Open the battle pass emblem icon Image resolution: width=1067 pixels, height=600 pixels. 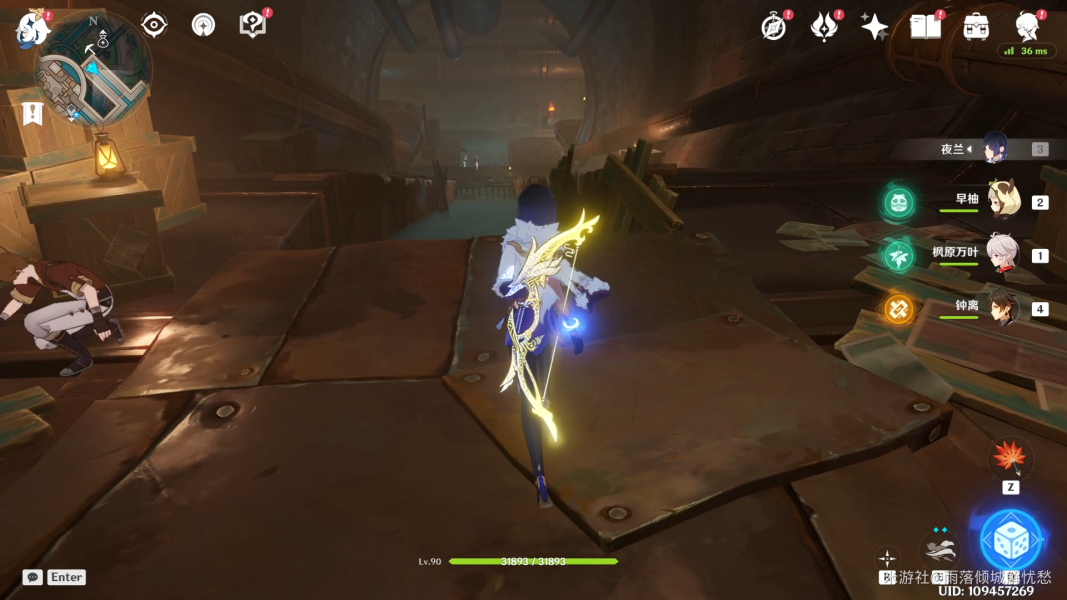823,28
